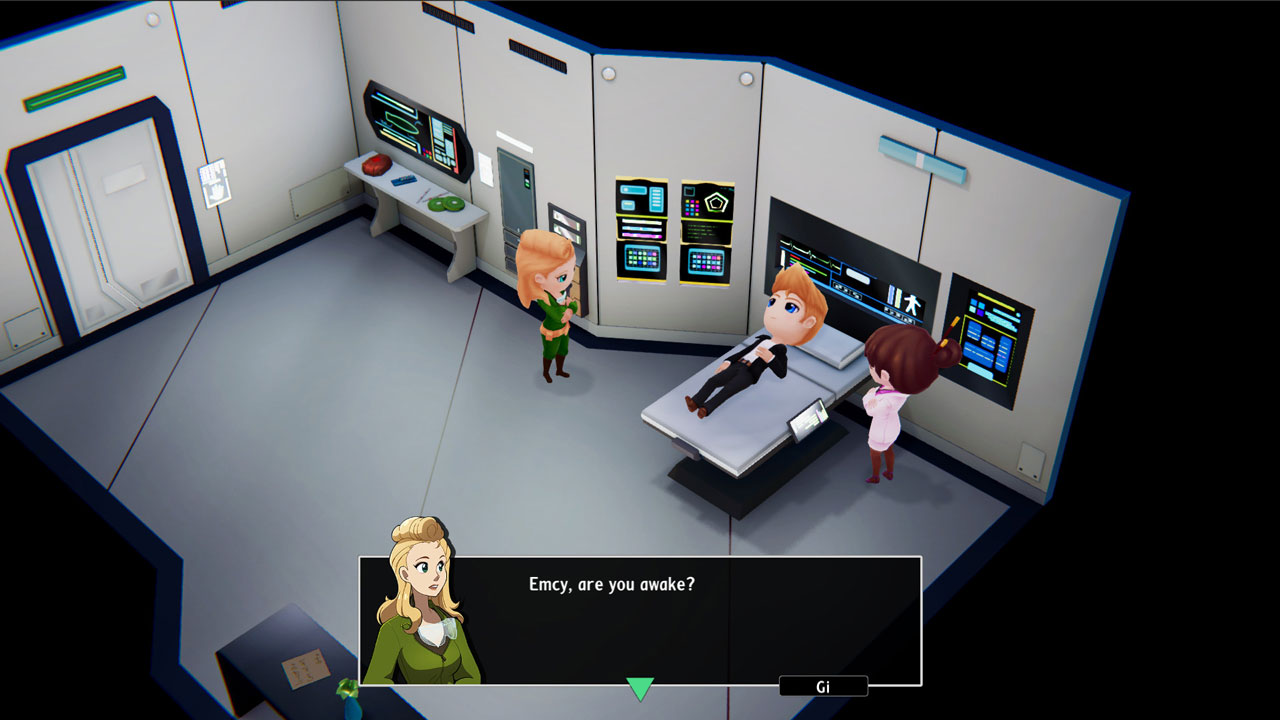Click the person symbol on the medical monitor
The width and height of the screenshot is (1280, 720).
point(913,305)
